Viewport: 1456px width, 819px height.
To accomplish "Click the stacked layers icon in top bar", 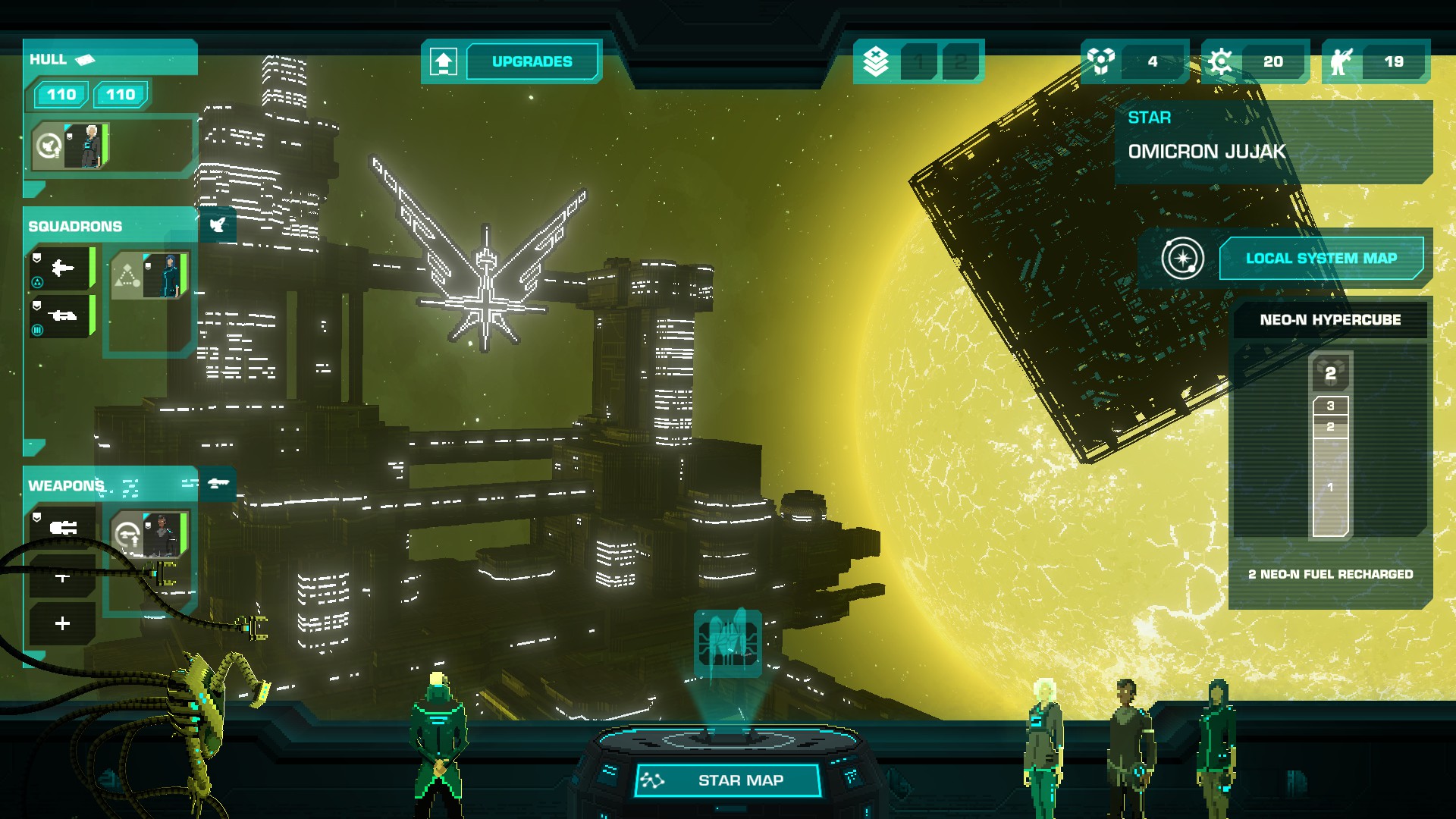I will [876, 61].
